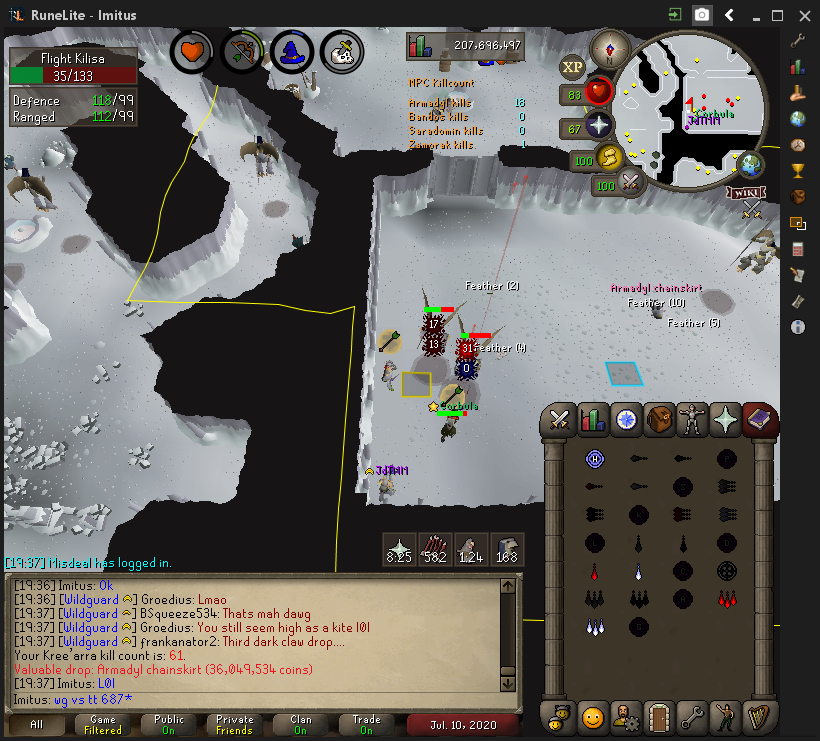
Task: Cast the Home Teleport spell
Action: tap(594, 459)
